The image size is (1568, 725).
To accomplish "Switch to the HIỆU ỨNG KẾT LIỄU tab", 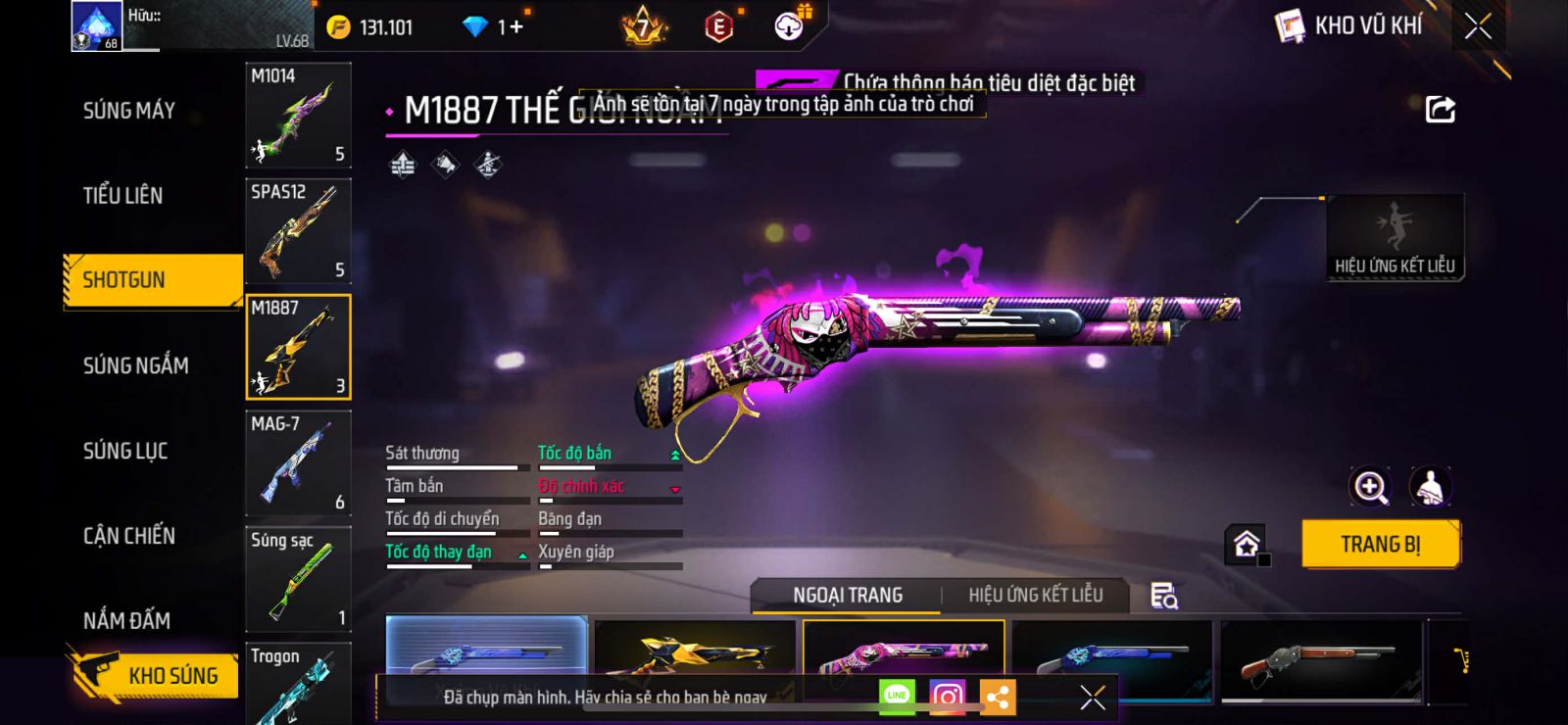I will coord(1035,596).
